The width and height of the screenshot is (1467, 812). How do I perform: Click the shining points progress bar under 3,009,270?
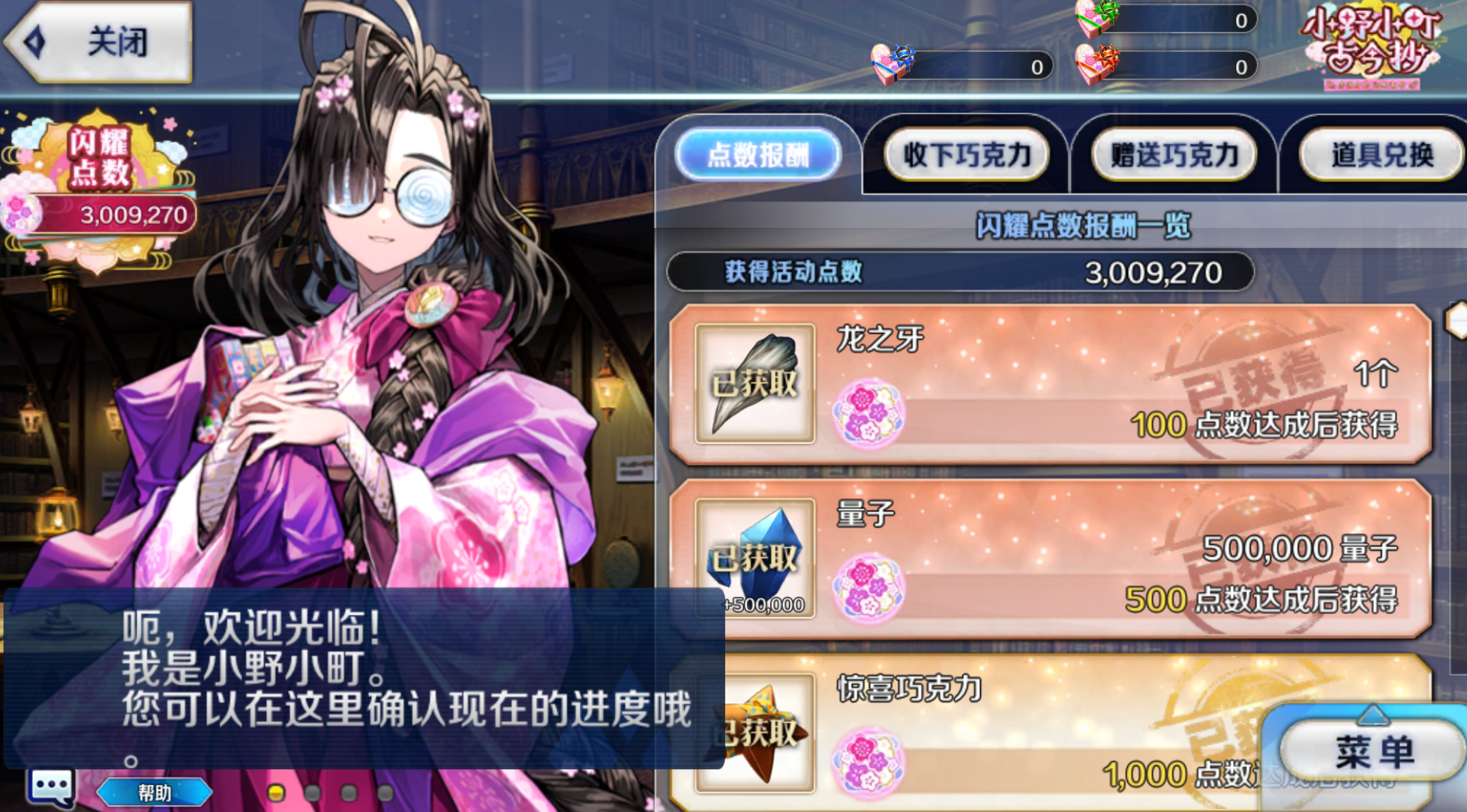pos(112,214)
